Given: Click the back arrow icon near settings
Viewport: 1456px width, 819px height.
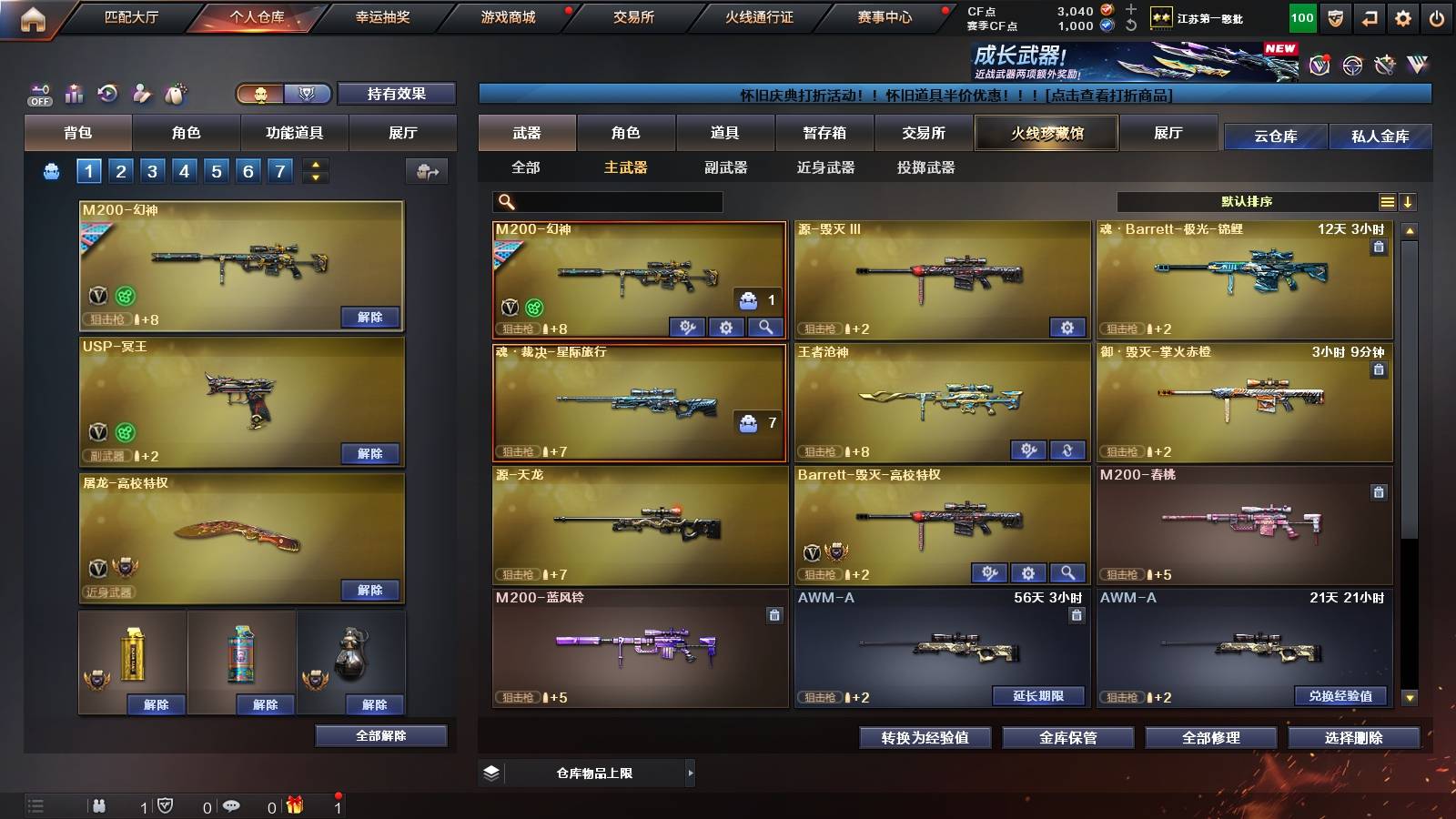Looking at the screenshot, I should 1370,15.
